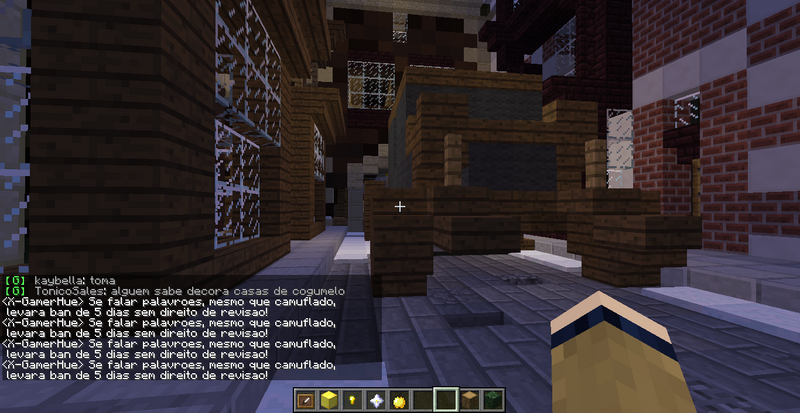Select the wood plank block slot
The width and height of the screenshot is (800, 413).
click(470, 400)
